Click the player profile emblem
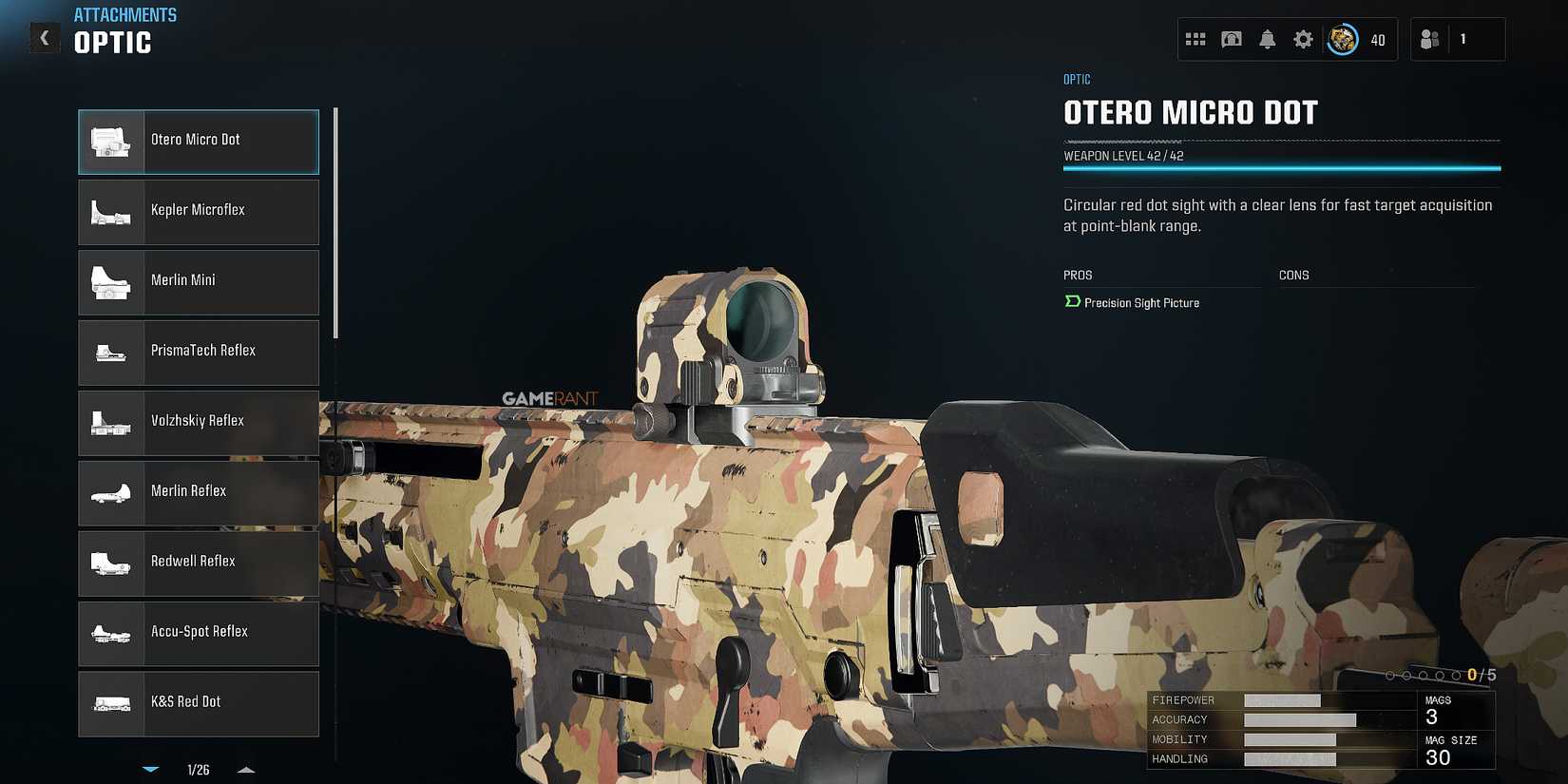 pyautogui.click(x=1341, y=39)
